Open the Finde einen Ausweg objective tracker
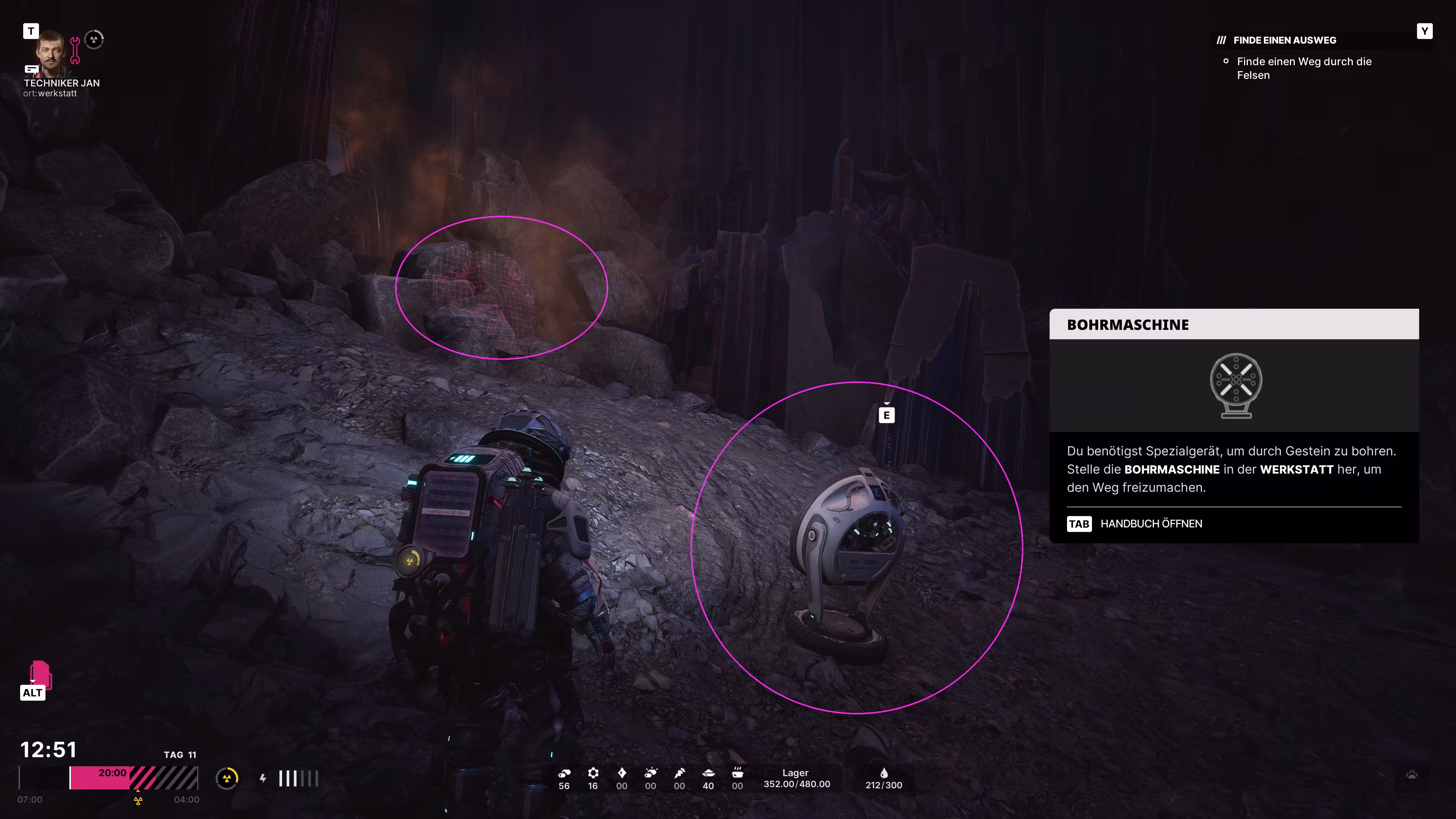The image size is (1456, 819). pyautogui.click(x=1284, y=40)
